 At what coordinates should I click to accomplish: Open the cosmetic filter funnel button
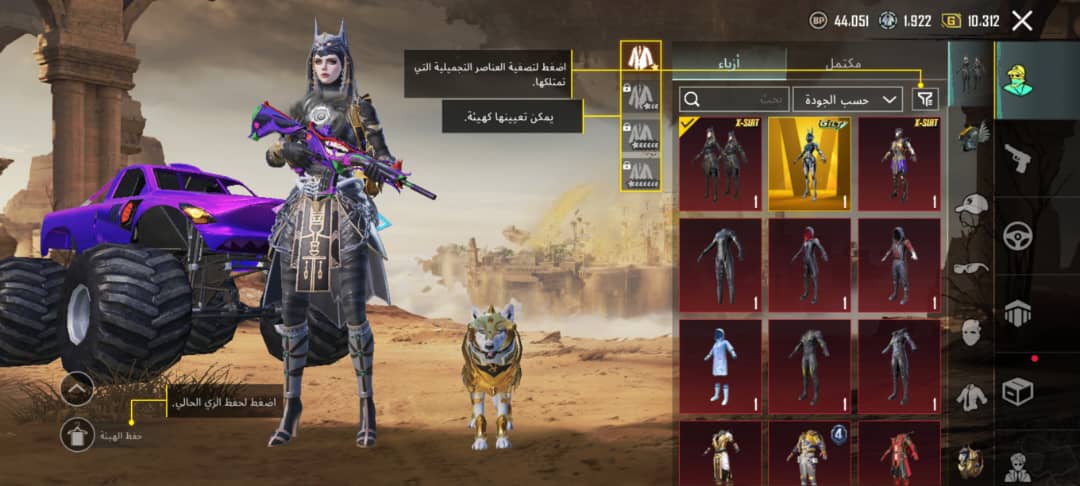click(x=927, y=98)
